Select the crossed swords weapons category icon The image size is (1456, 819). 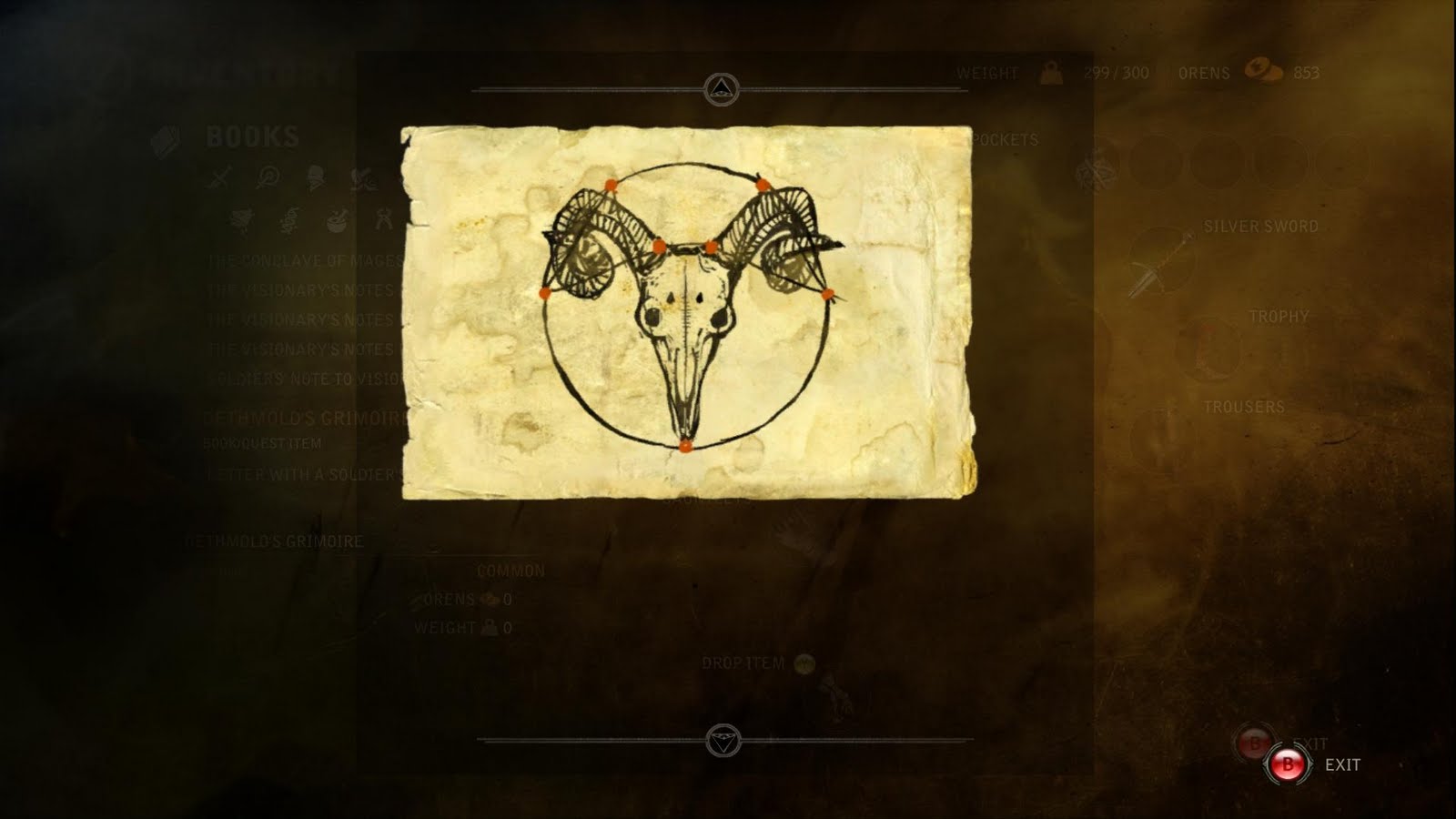(218, 177)
